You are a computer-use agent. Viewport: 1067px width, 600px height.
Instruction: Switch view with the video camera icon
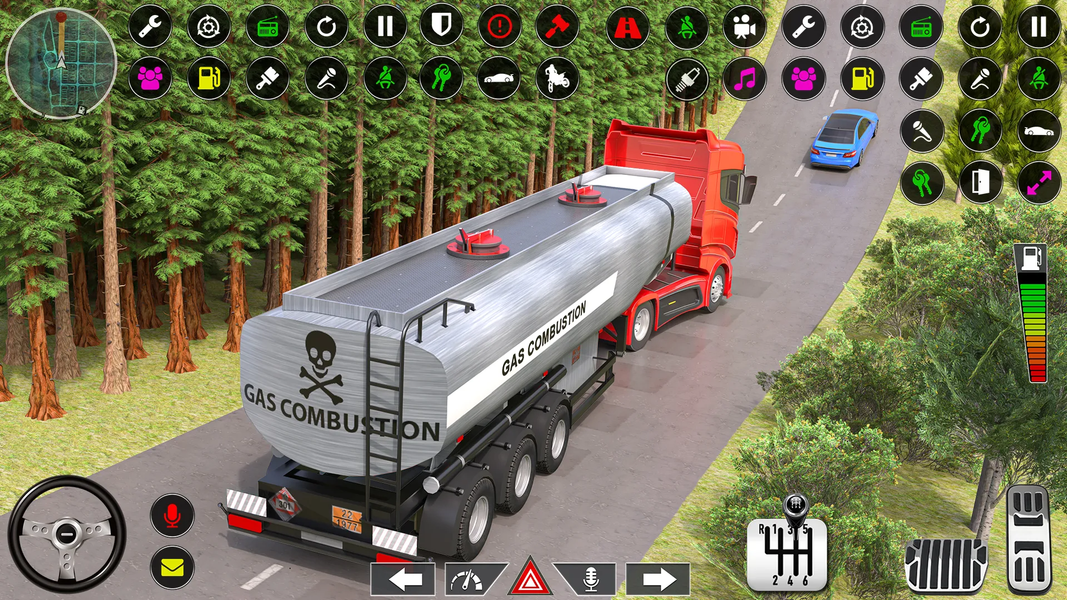tap(744, 27)
